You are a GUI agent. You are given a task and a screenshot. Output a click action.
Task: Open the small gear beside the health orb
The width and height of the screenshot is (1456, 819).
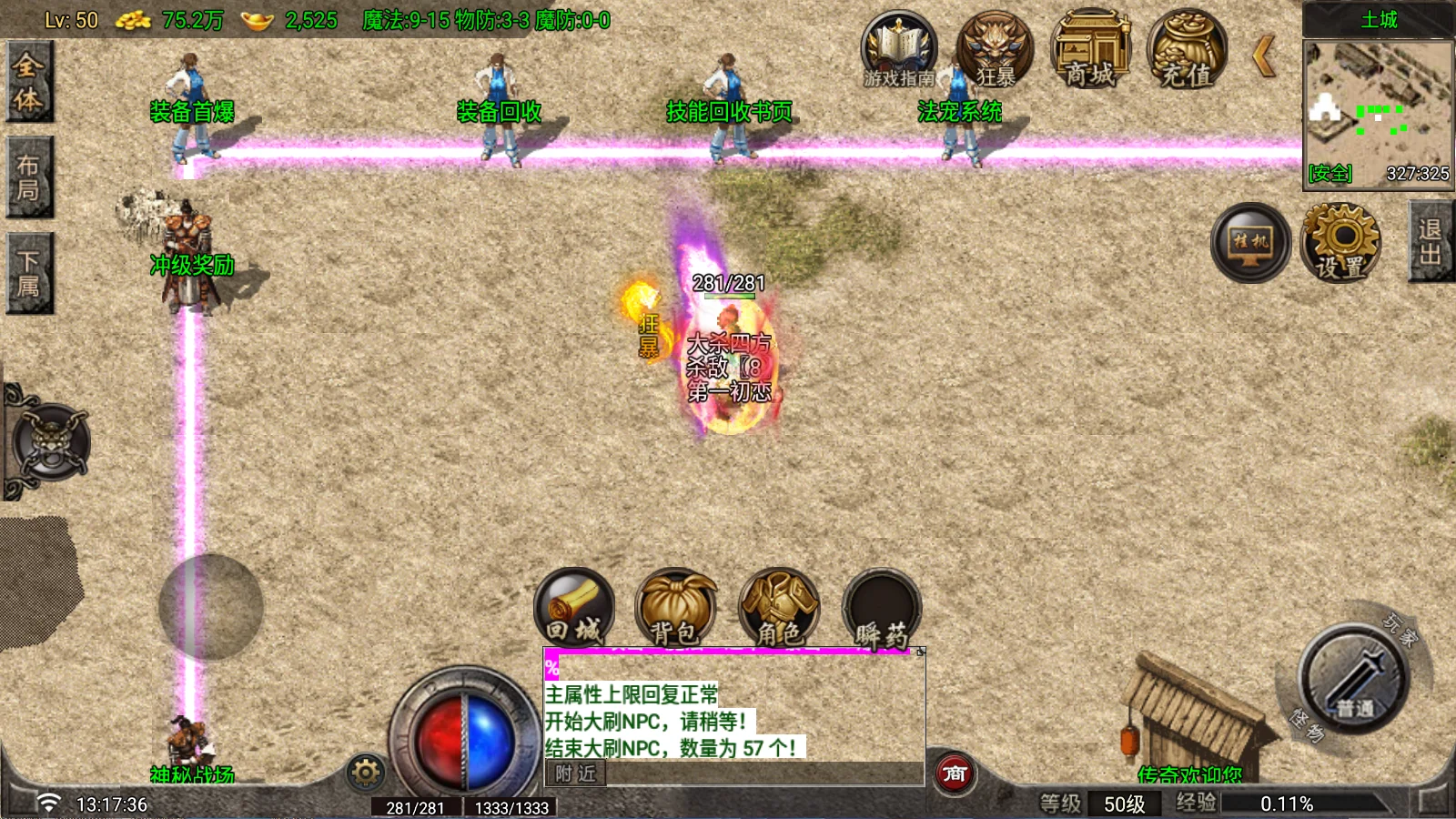pos(366,773)
